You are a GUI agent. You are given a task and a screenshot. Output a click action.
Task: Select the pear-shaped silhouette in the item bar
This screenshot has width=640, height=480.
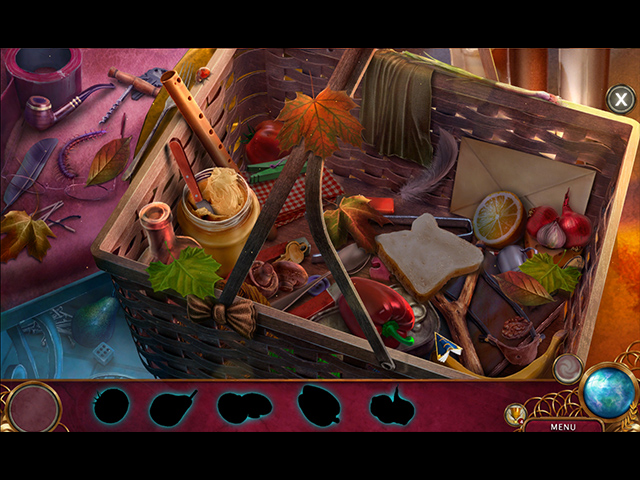(x=171, y=407)
